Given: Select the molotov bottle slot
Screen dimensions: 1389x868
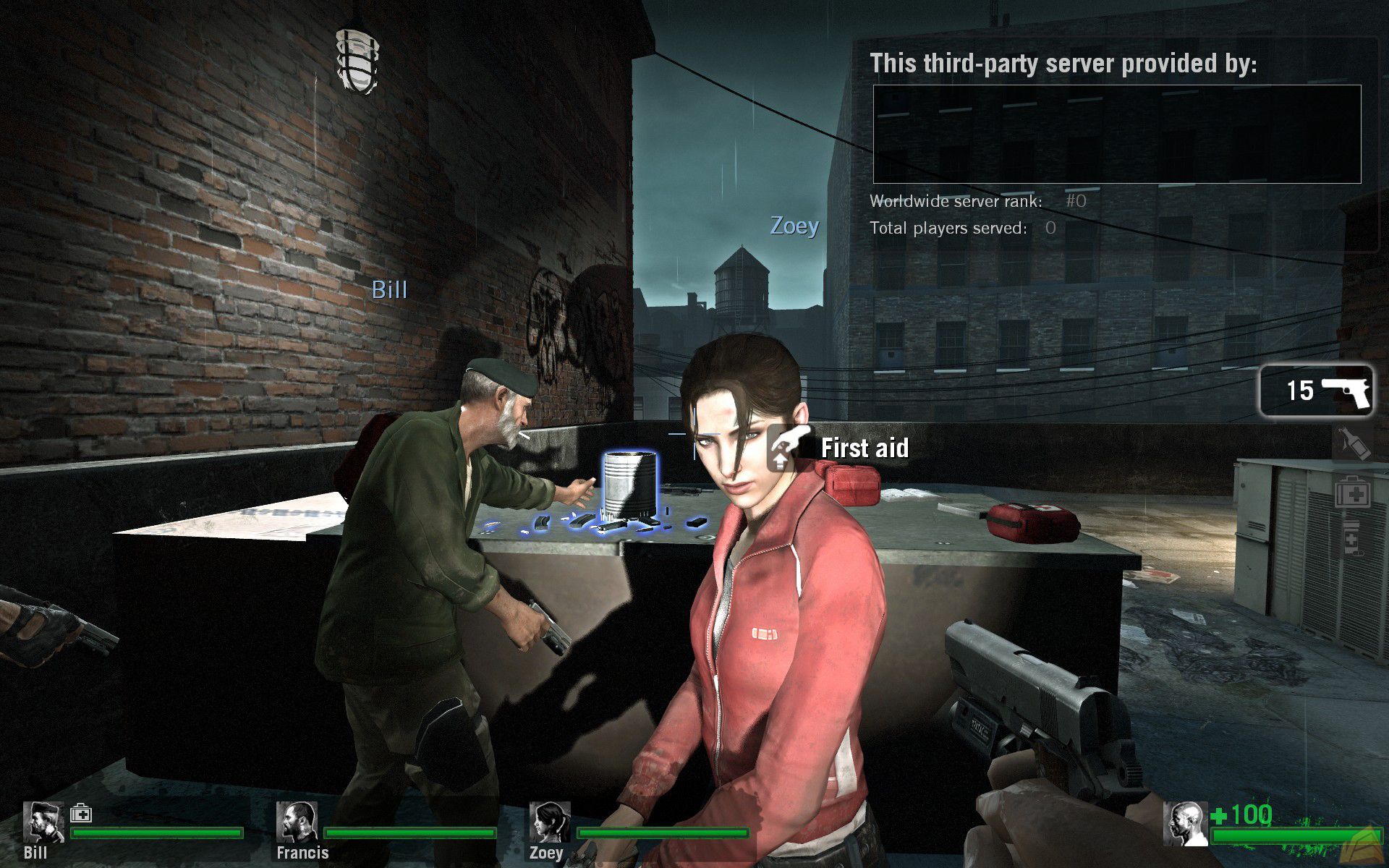Looking at the screenshot, I should click(1351, 442).
